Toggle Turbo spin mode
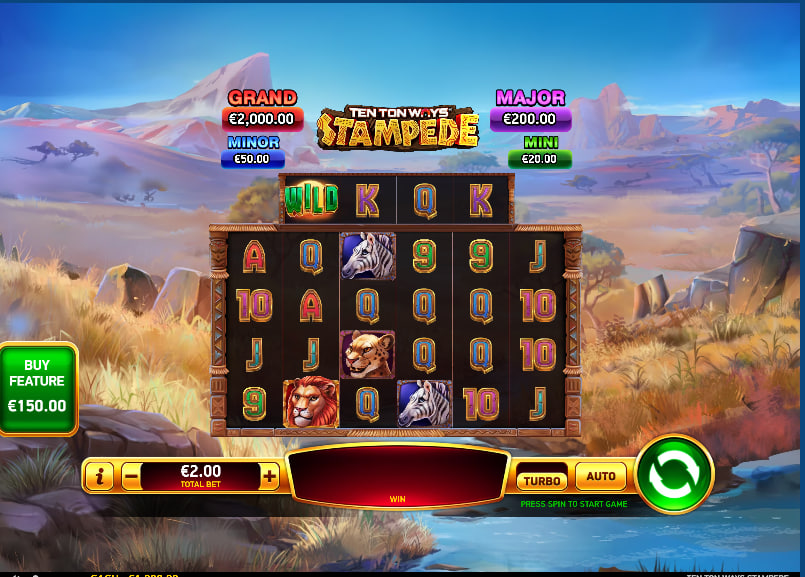The image size is (805, 577). [542, 480]
